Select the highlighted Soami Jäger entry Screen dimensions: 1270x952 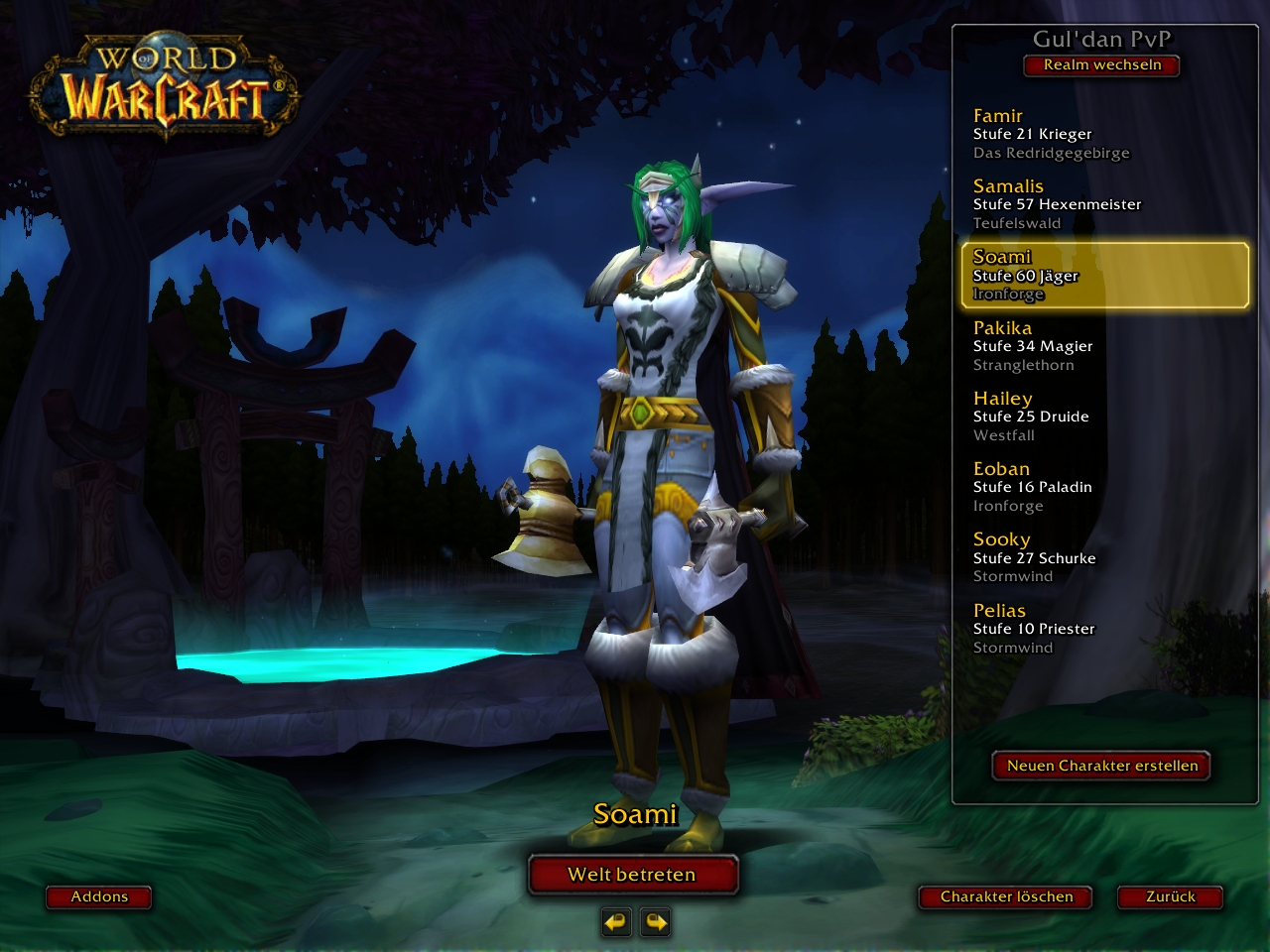tap(1104, 276)
